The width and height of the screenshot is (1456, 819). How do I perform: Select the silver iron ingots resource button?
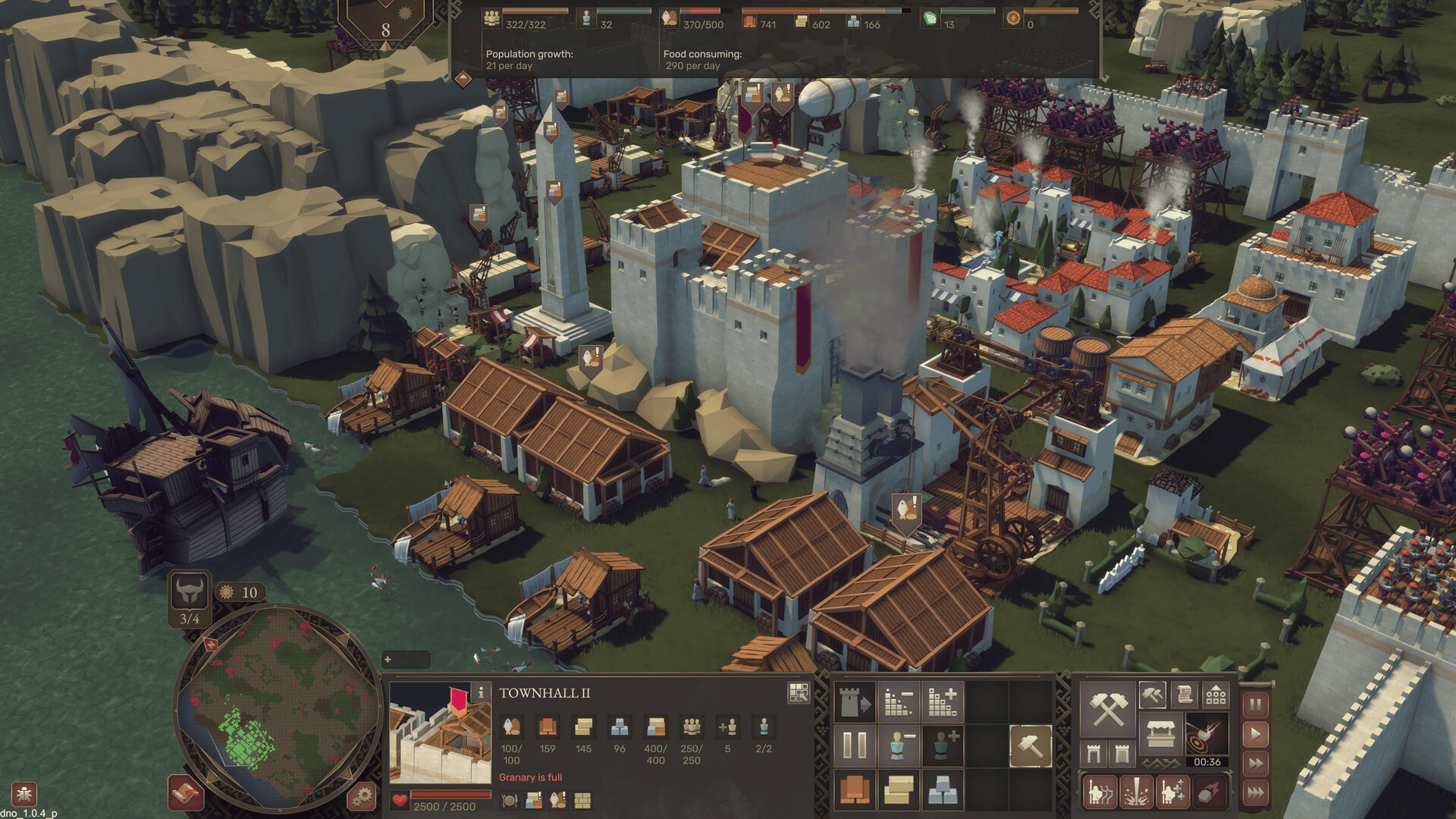click(x=942, y=789)
